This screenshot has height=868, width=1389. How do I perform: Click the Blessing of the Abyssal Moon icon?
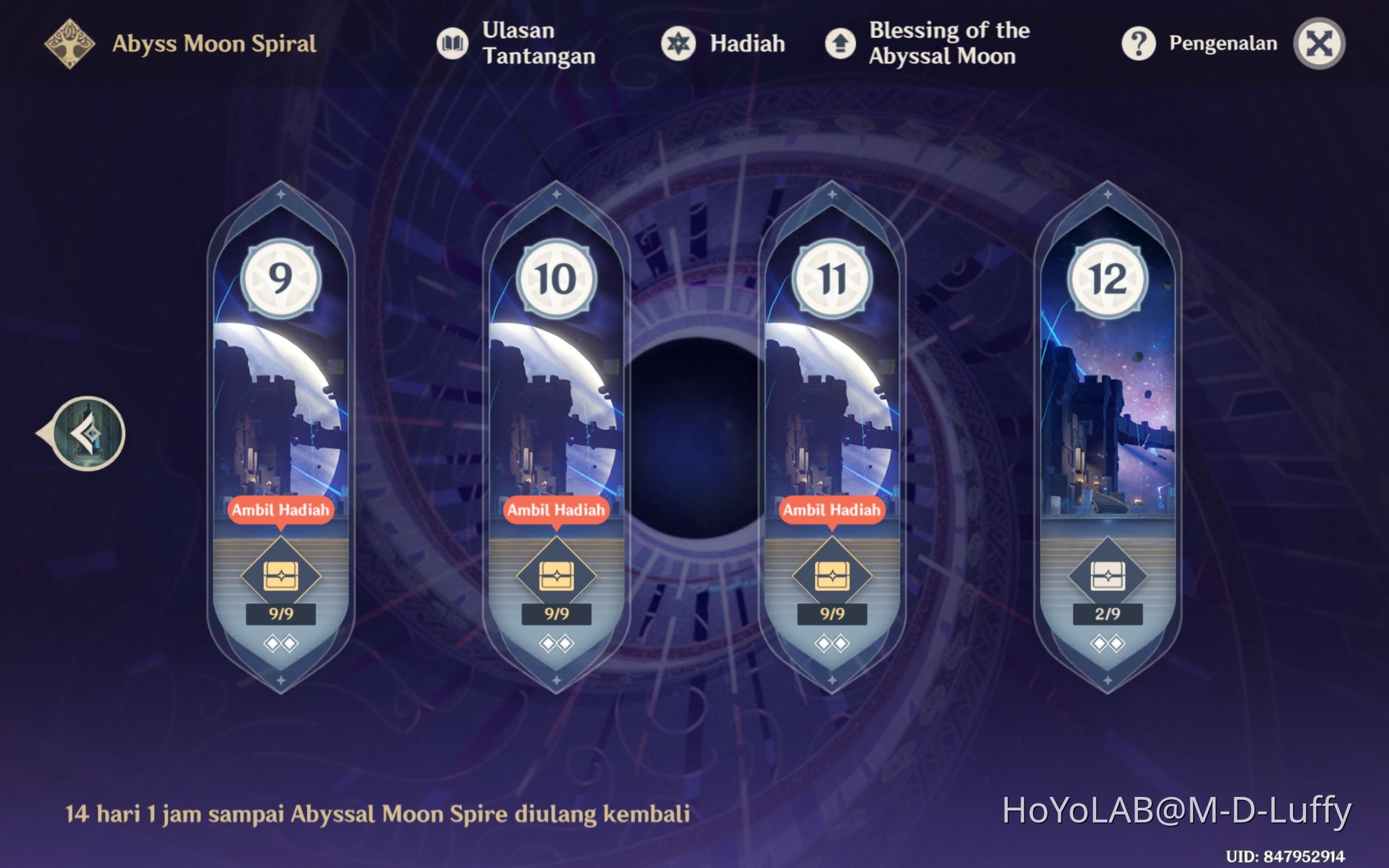(840, 43)
